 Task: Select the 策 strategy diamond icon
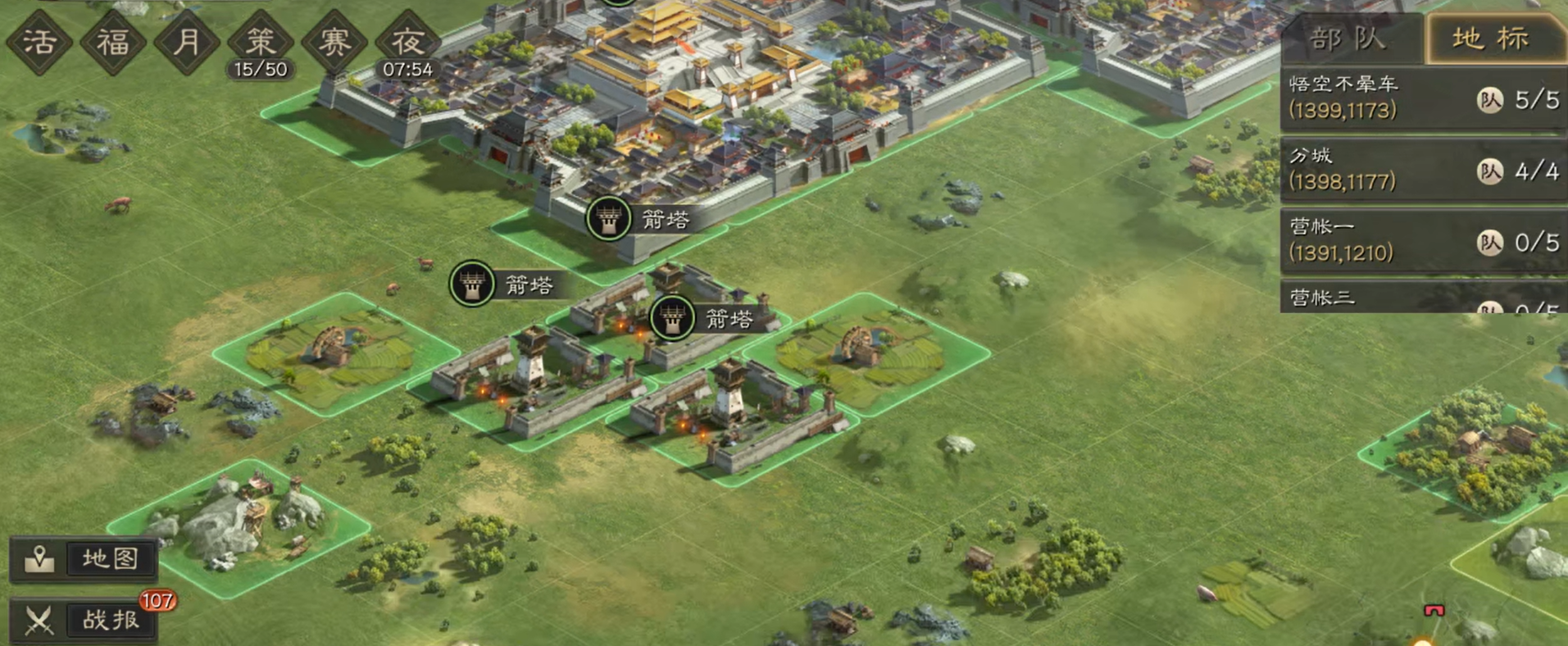[261, 41]
